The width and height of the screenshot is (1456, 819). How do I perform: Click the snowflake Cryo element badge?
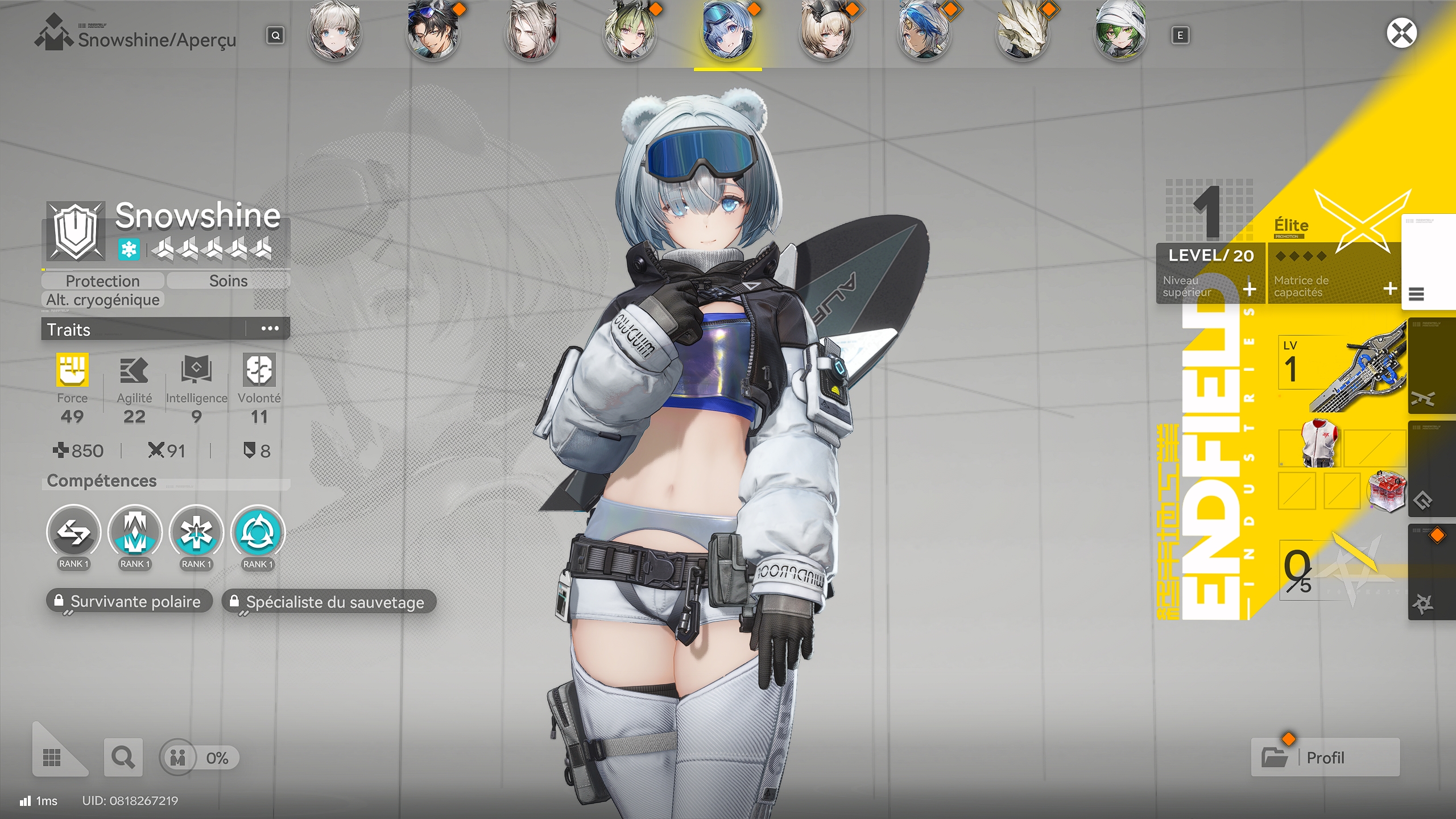click(130, 249)
